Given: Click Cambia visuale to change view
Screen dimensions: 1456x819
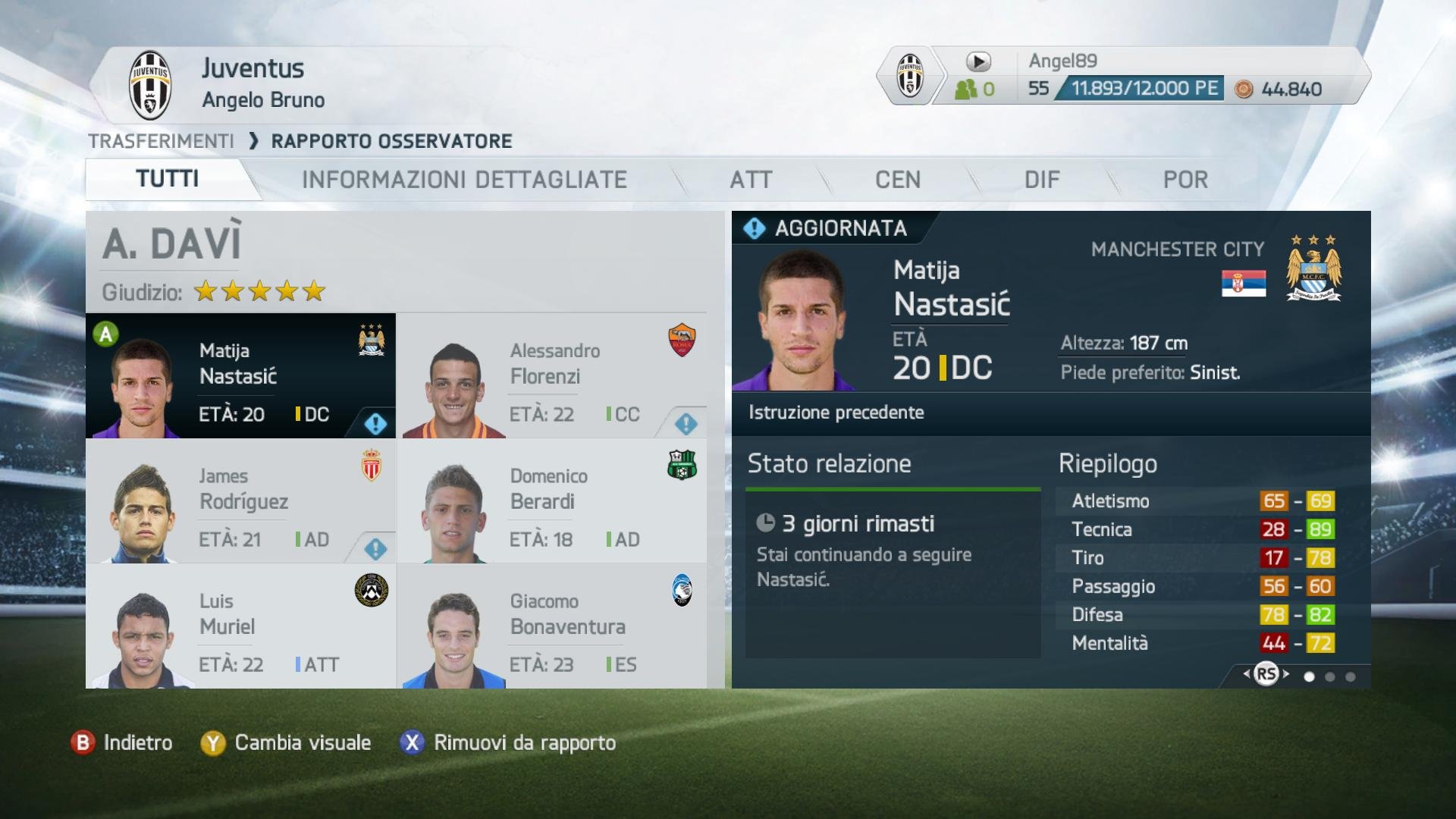Looking at the screenshot, I should tap(286, 743).
